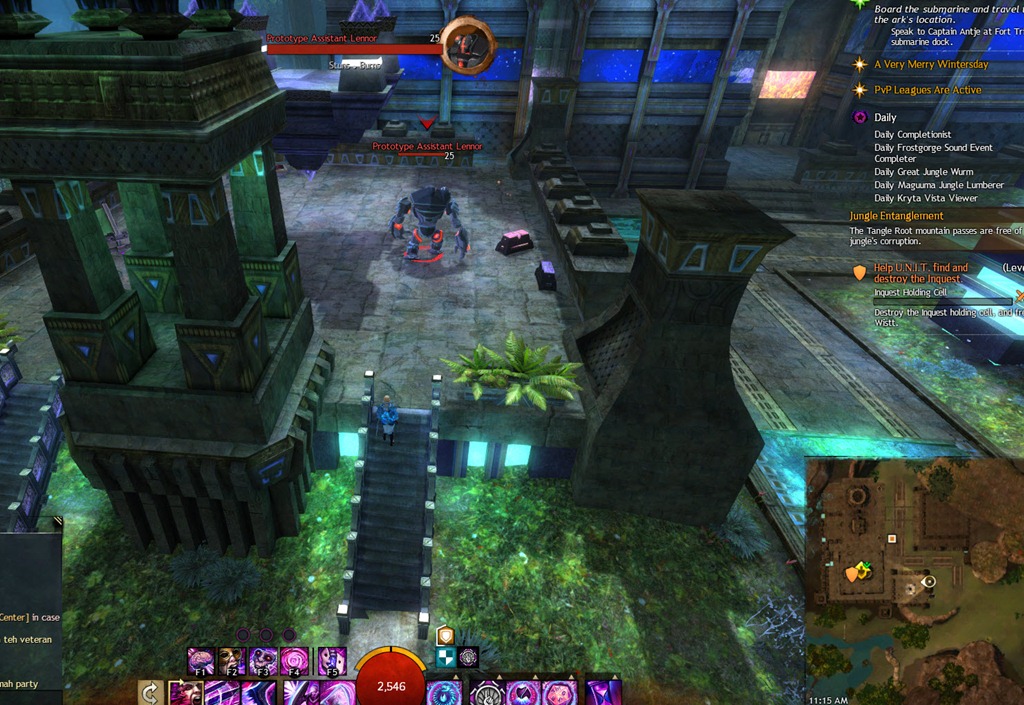Screen dimensions: 1024x705
Task: Open the Daily achievements tracker entry
Action: click(885, 118)
